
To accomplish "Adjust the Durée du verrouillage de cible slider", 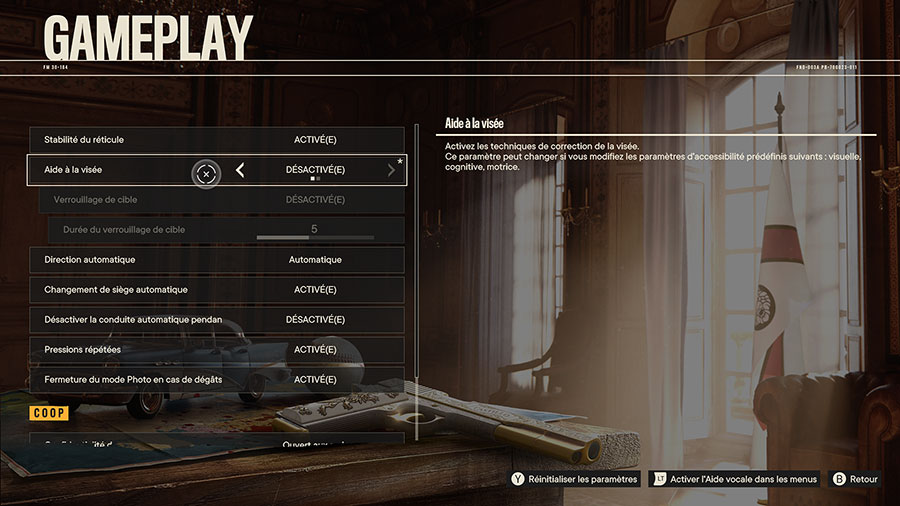I will 315,237.
